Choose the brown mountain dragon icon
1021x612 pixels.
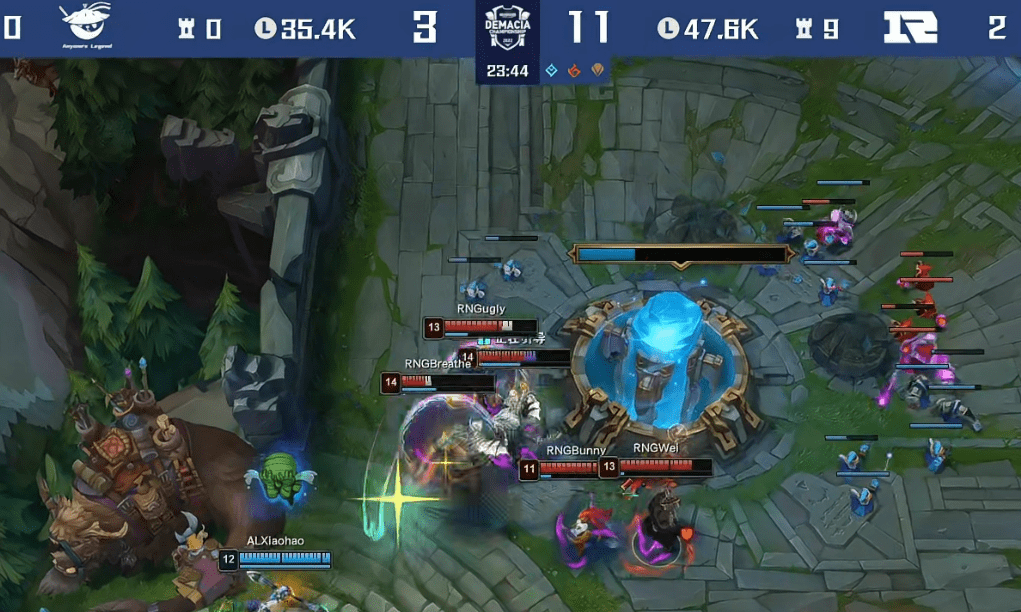[x=598, y=70]
